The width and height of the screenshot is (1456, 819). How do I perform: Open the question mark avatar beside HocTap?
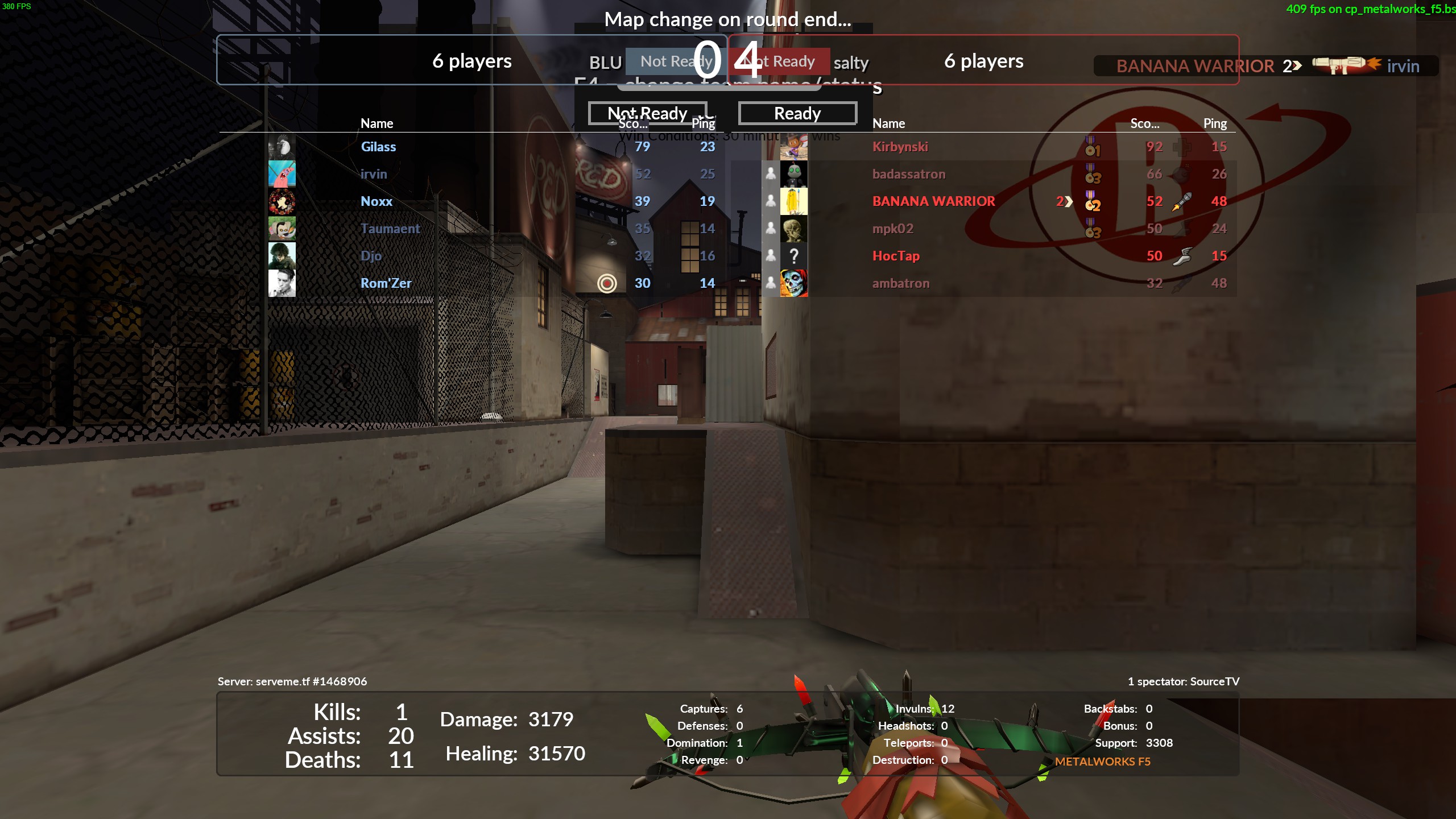point(793,256)
